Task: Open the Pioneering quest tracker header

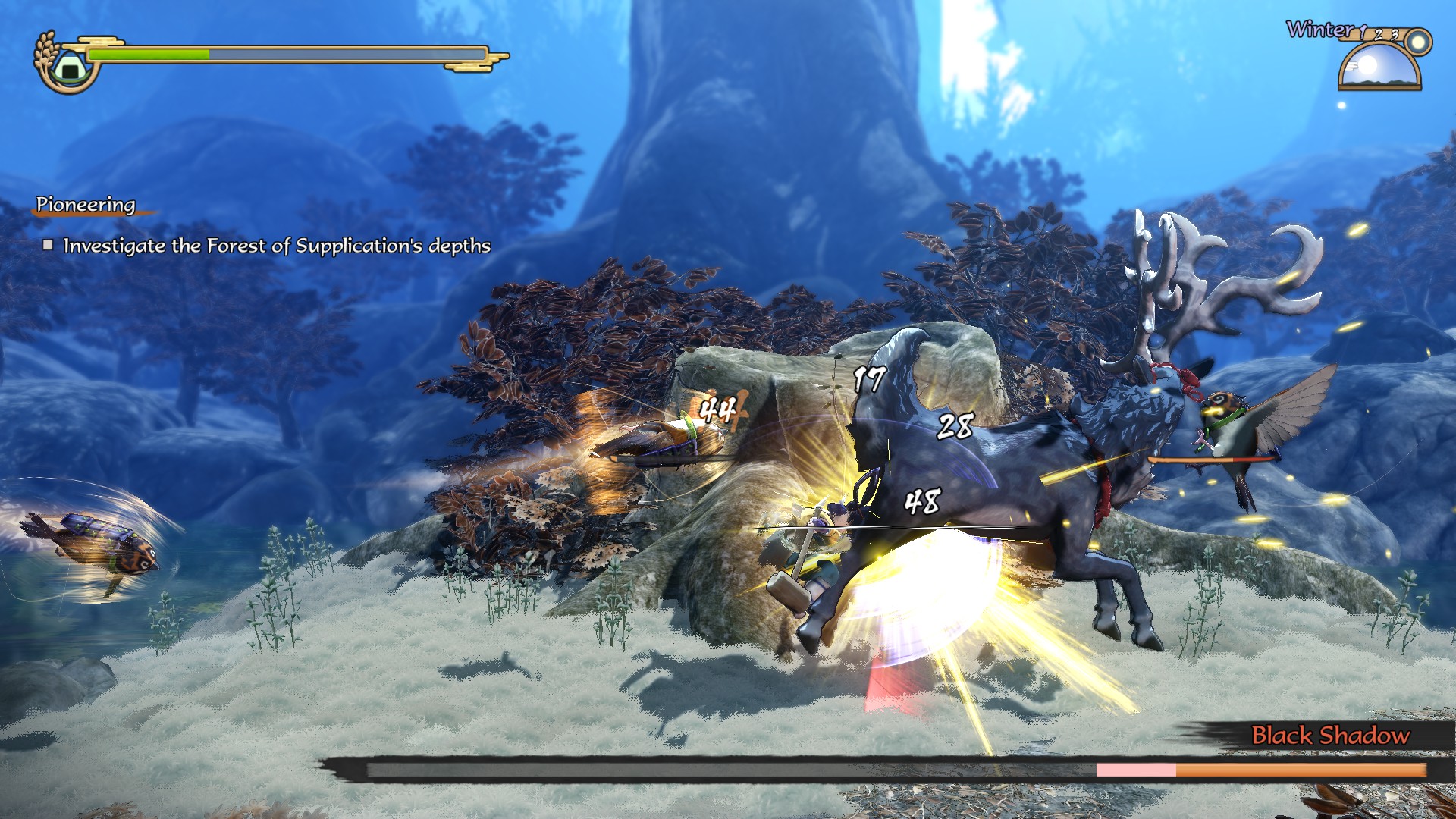Action: point(86,205)
